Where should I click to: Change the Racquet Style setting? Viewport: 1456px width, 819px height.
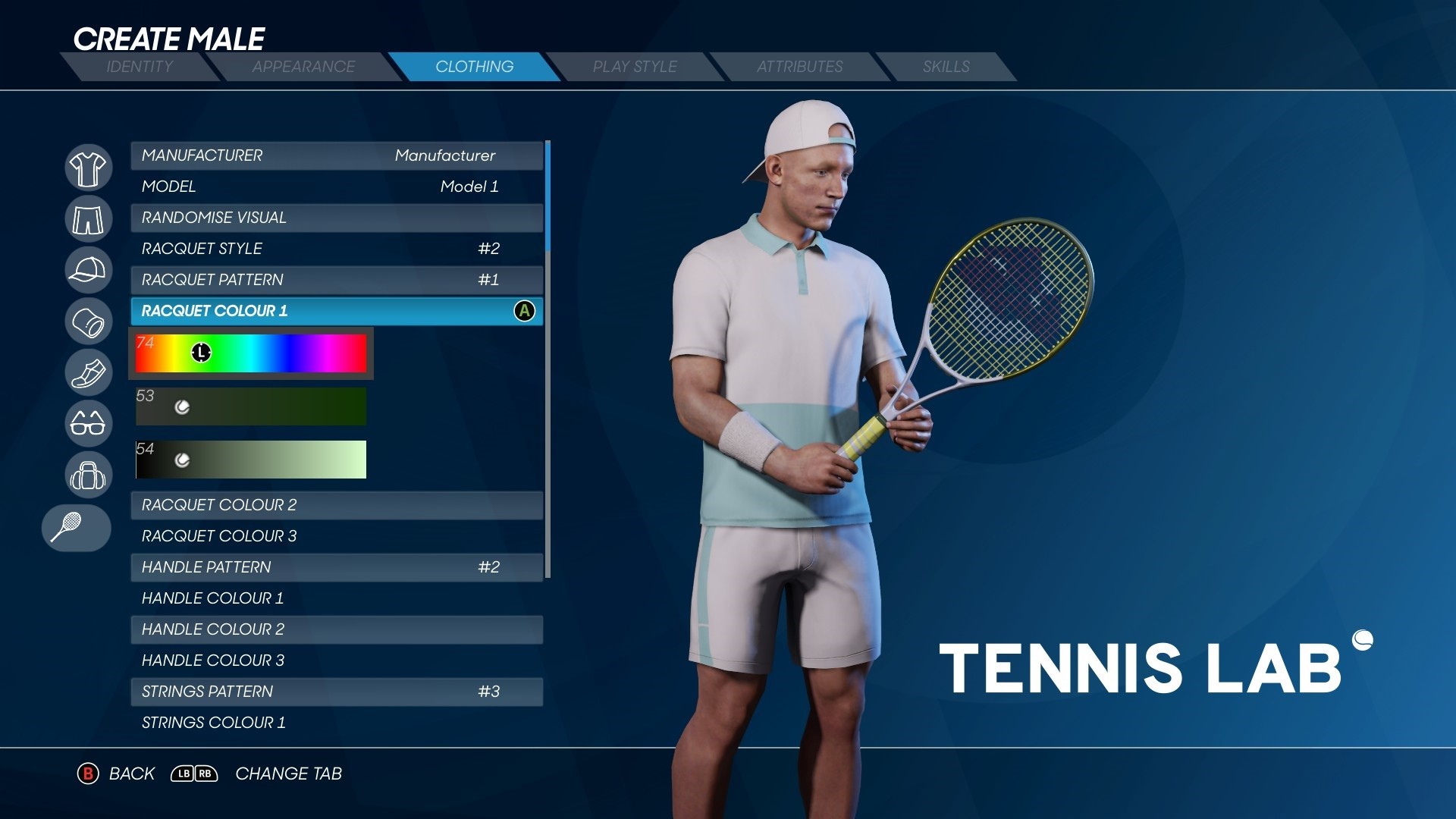[337, 249]
